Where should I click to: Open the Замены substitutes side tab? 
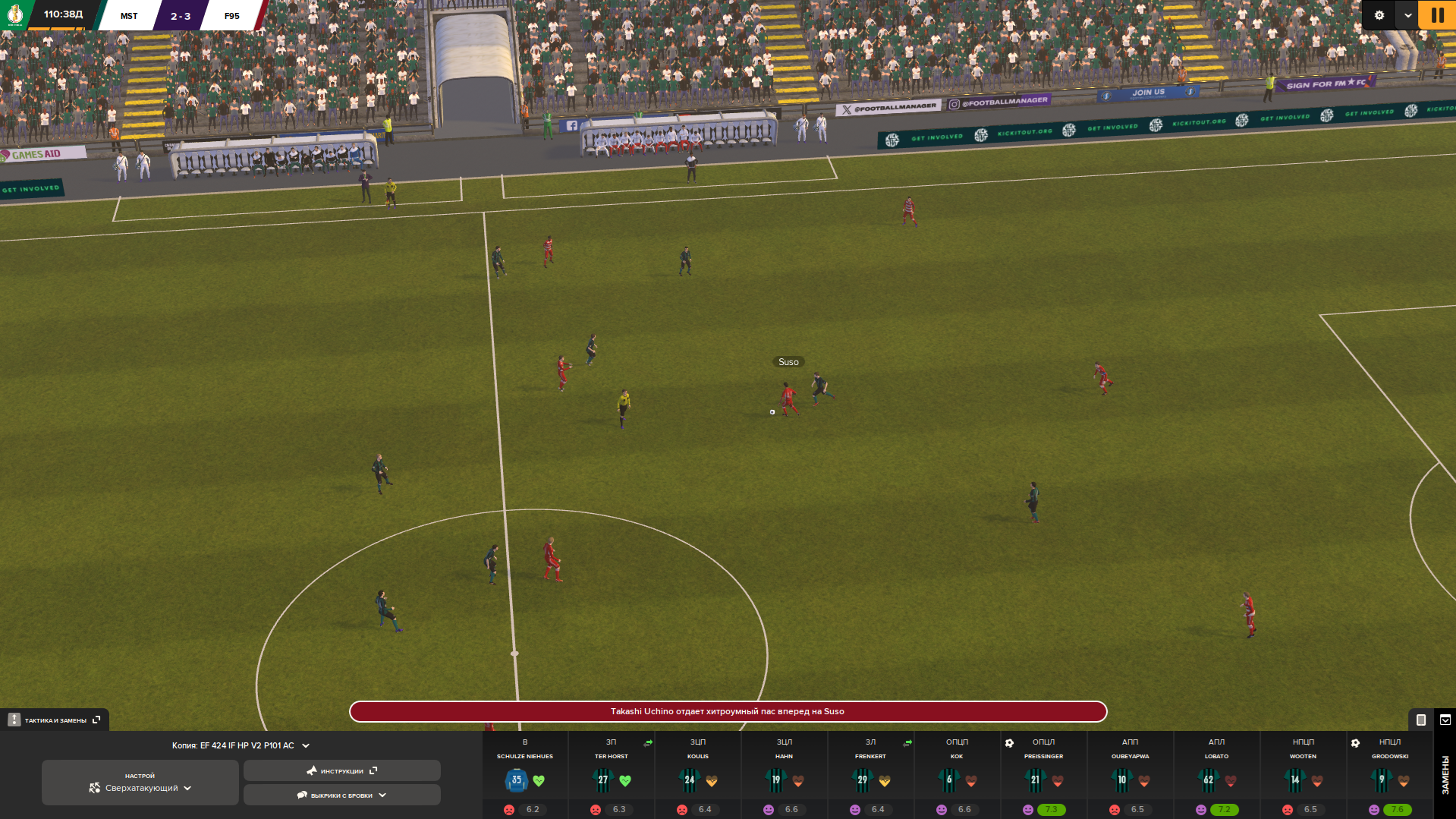tap(1445, 775)
